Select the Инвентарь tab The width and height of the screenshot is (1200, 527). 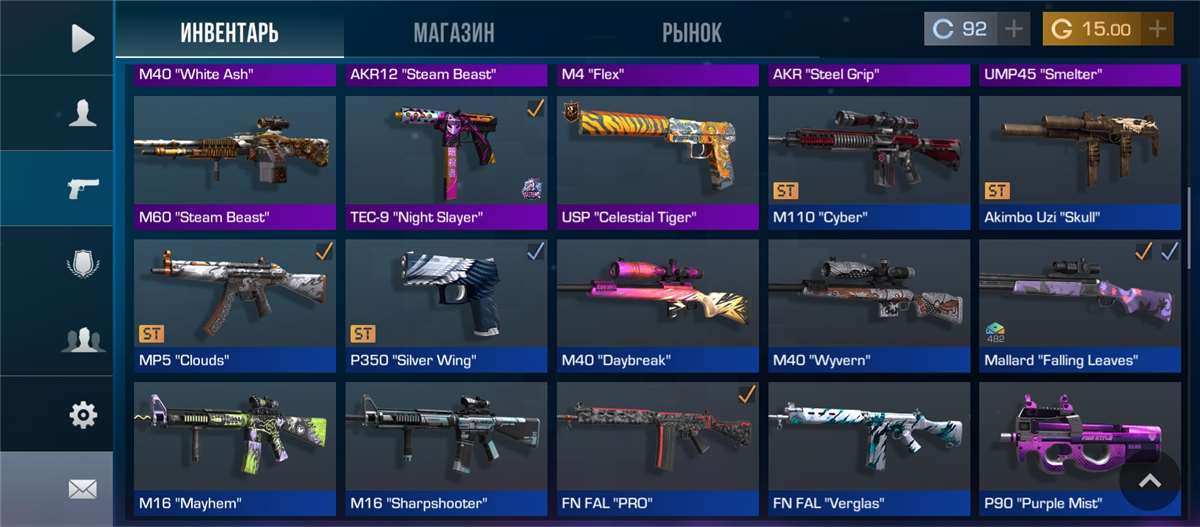tap(229, 32)
